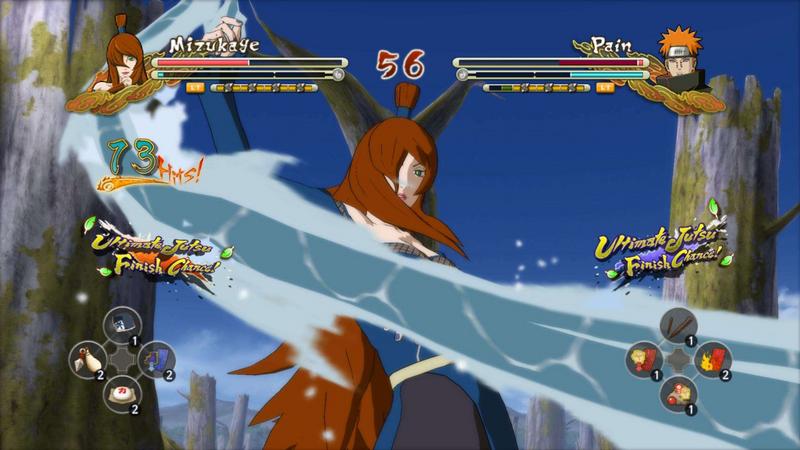Select Mizukage's top item slot
800x450 pixels.
120,323
